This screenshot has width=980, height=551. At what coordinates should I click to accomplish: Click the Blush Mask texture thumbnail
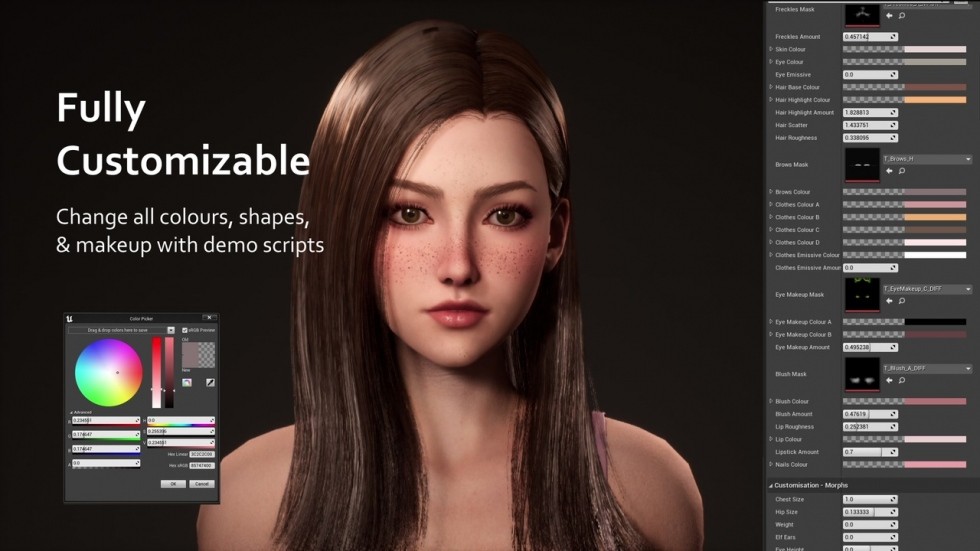pos(862,374)
